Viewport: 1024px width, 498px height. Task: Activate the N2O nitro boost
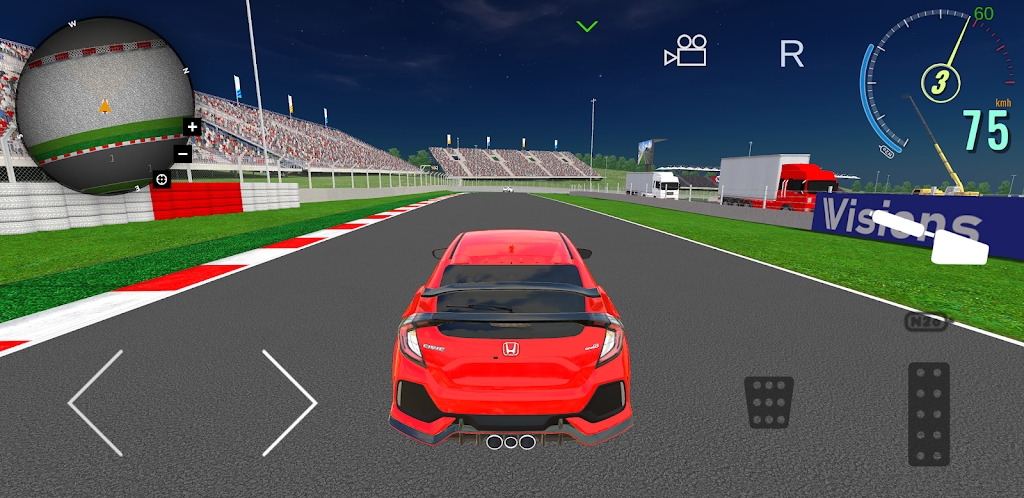925,322
